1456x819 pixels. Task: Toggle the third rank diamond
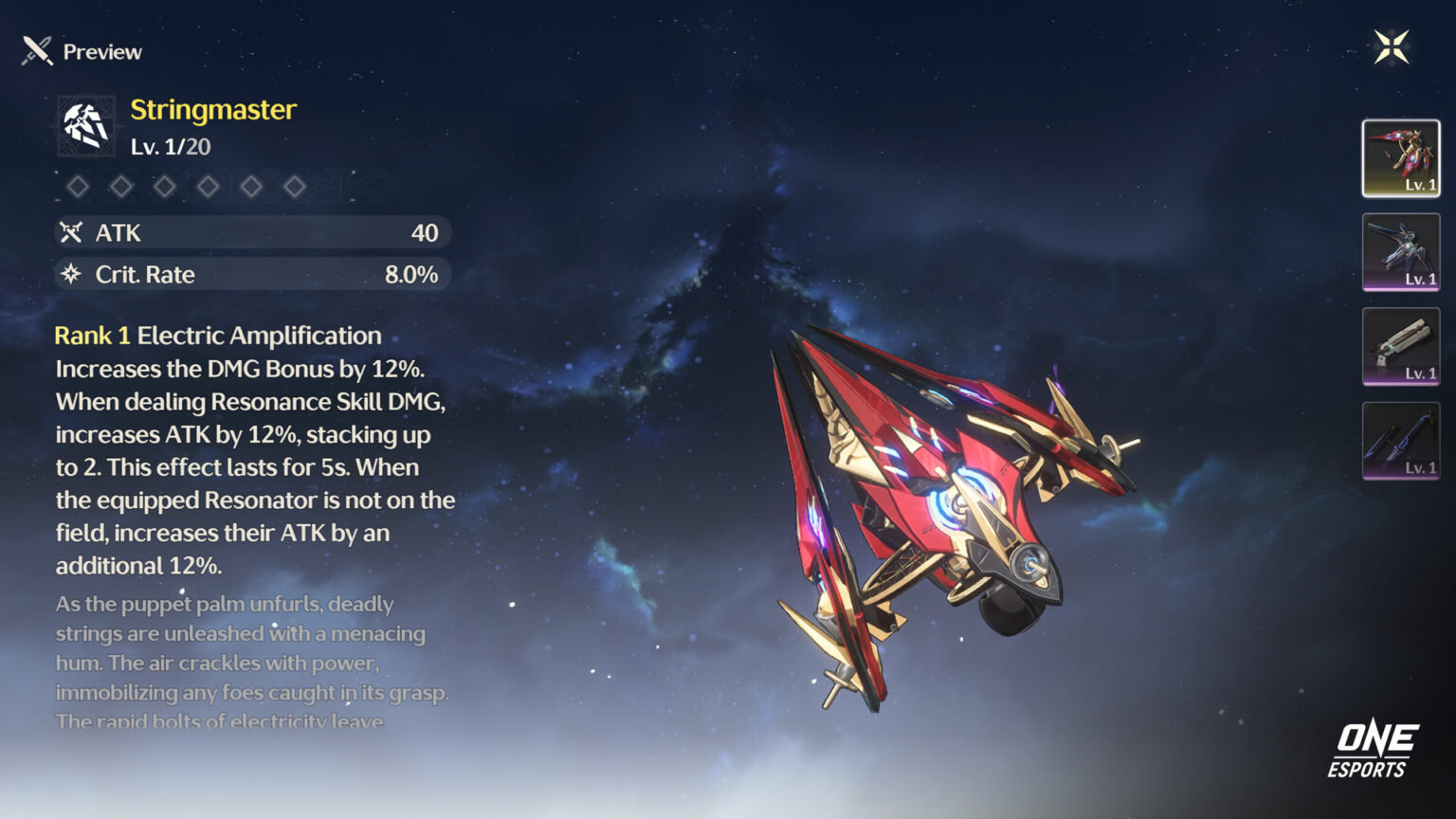click(166, 186)
